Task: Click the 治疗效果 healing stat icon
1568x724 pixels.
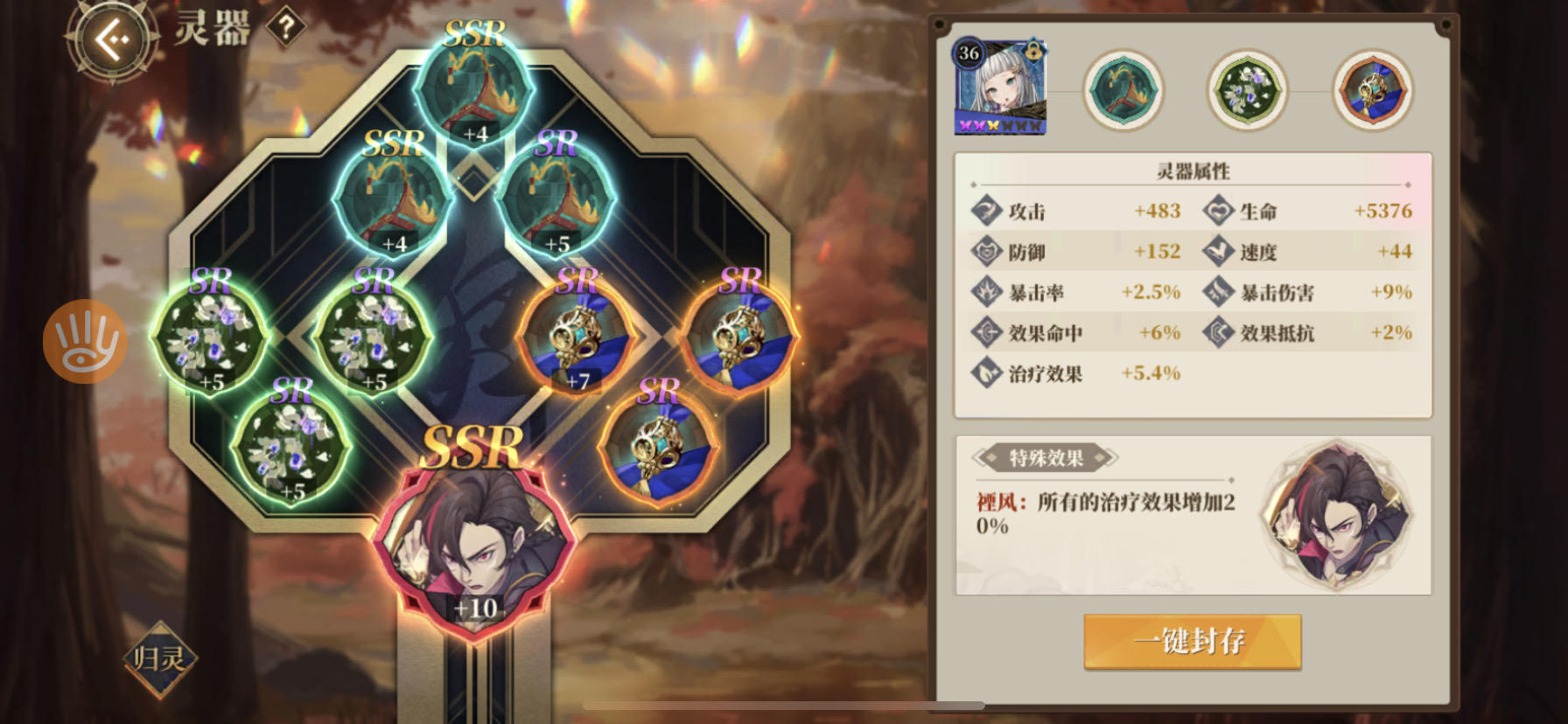Action: [x=990, y=373]
